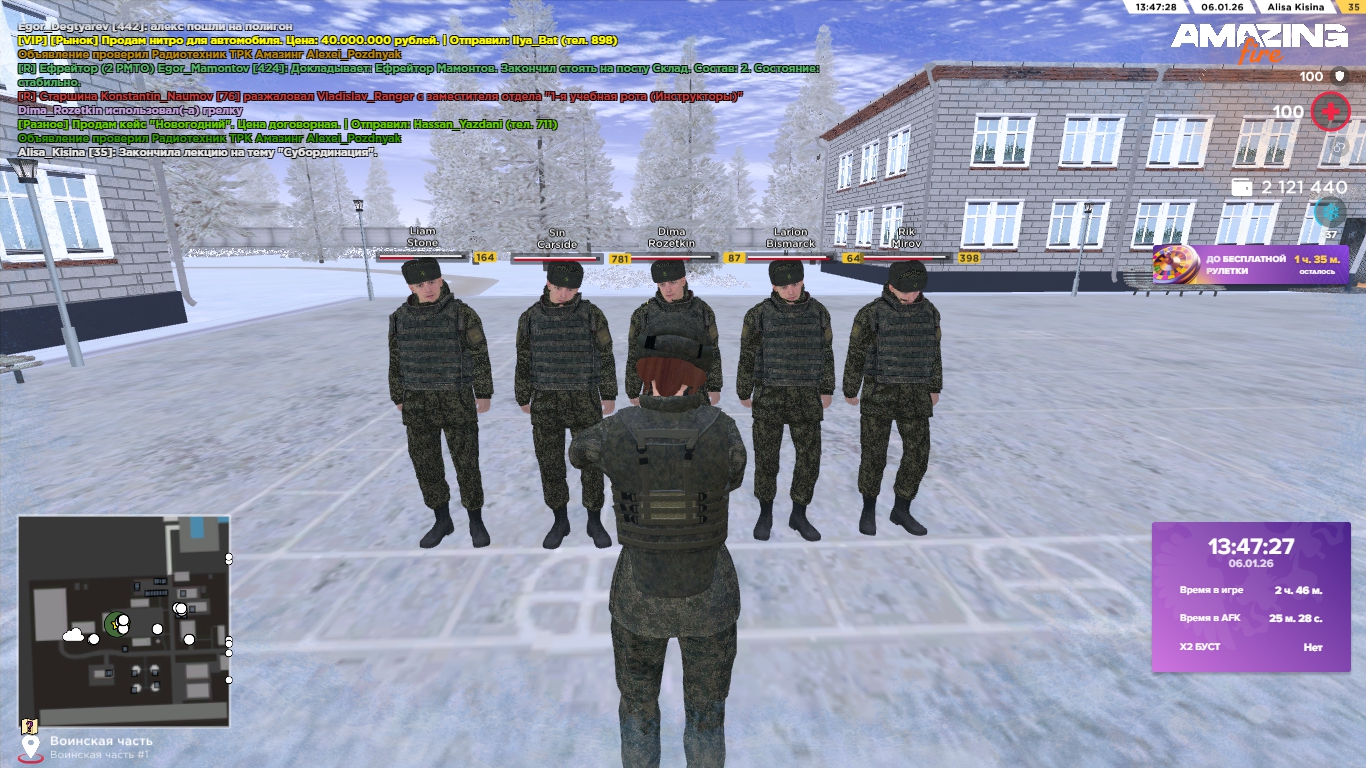This screenshot has width=1366, height=768.
Task: Click the red cross health icon
Action: (1330, 112)
